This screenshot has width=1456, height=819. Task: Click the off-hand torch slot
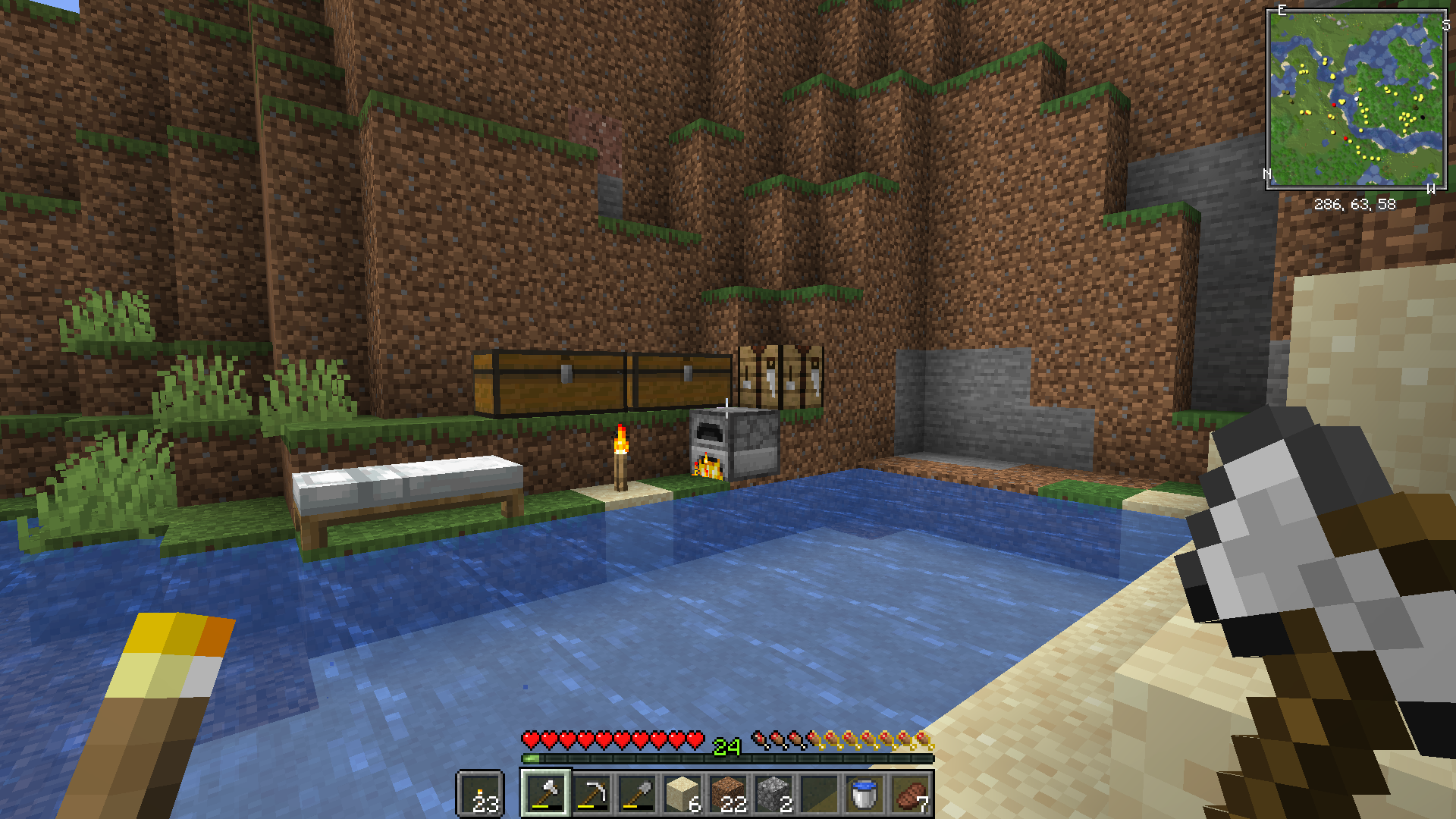[x=480, y=794]
